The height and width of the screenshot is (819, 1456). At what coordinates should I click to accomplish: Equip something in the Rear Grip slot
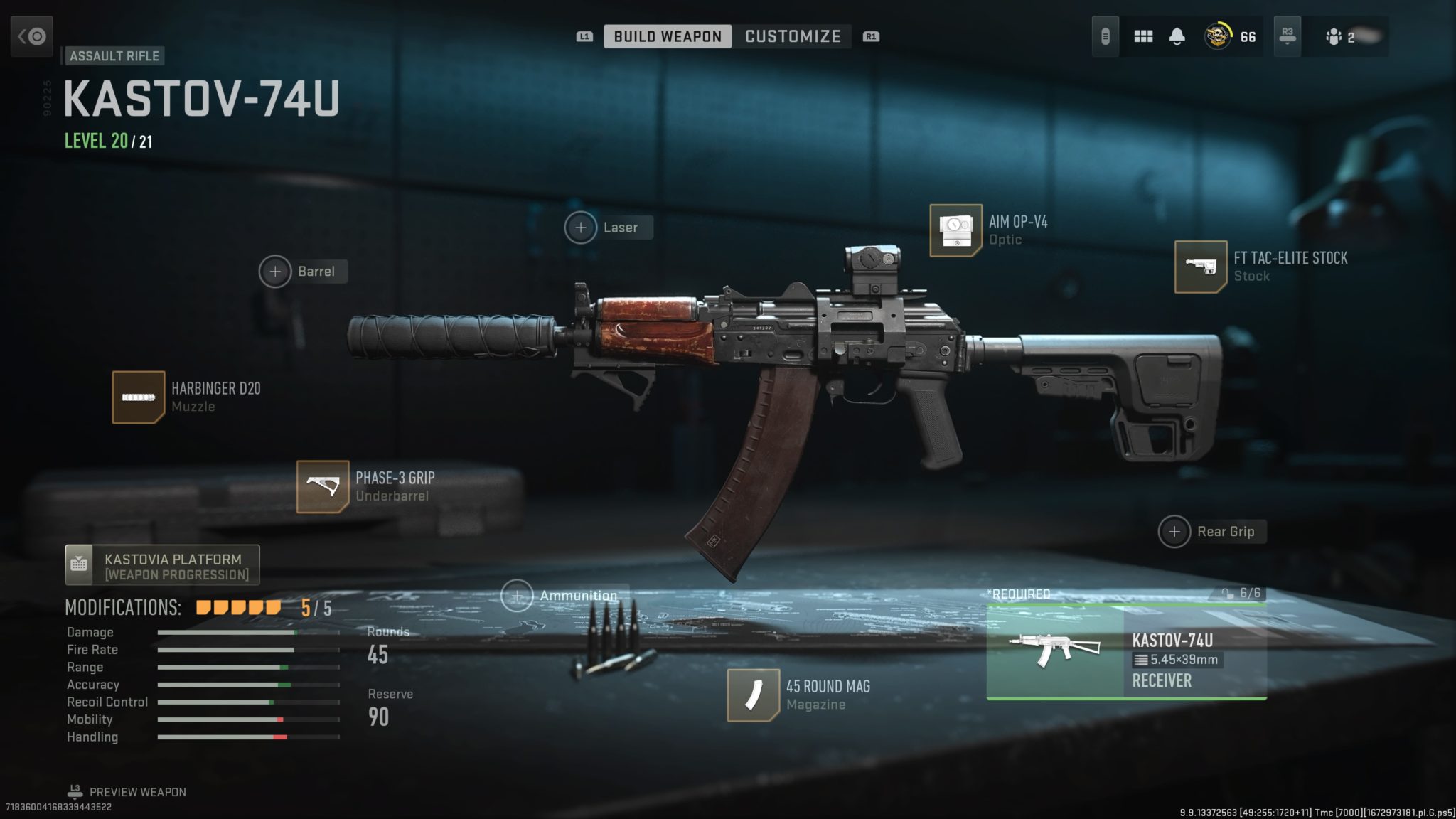(x=1174, y=531)
